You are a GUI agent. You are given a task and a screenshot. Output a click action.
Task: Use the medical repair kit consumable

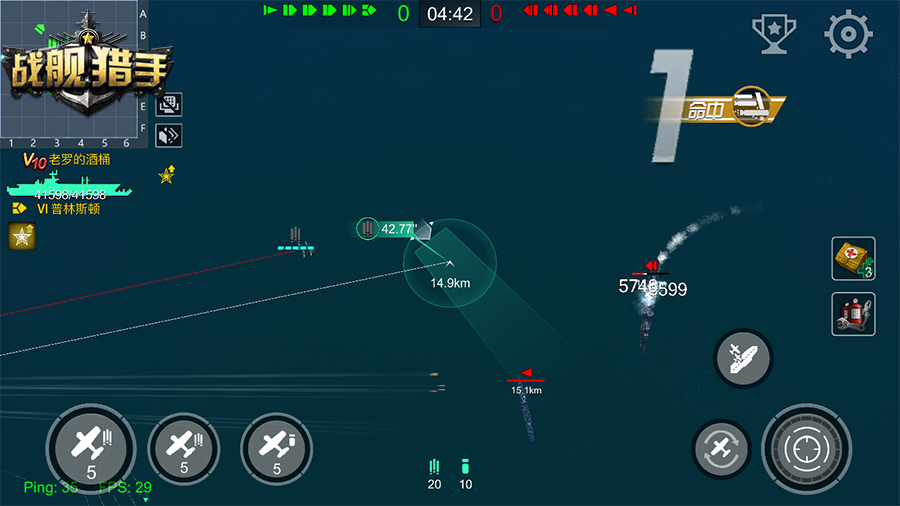[x=853, y=259]
